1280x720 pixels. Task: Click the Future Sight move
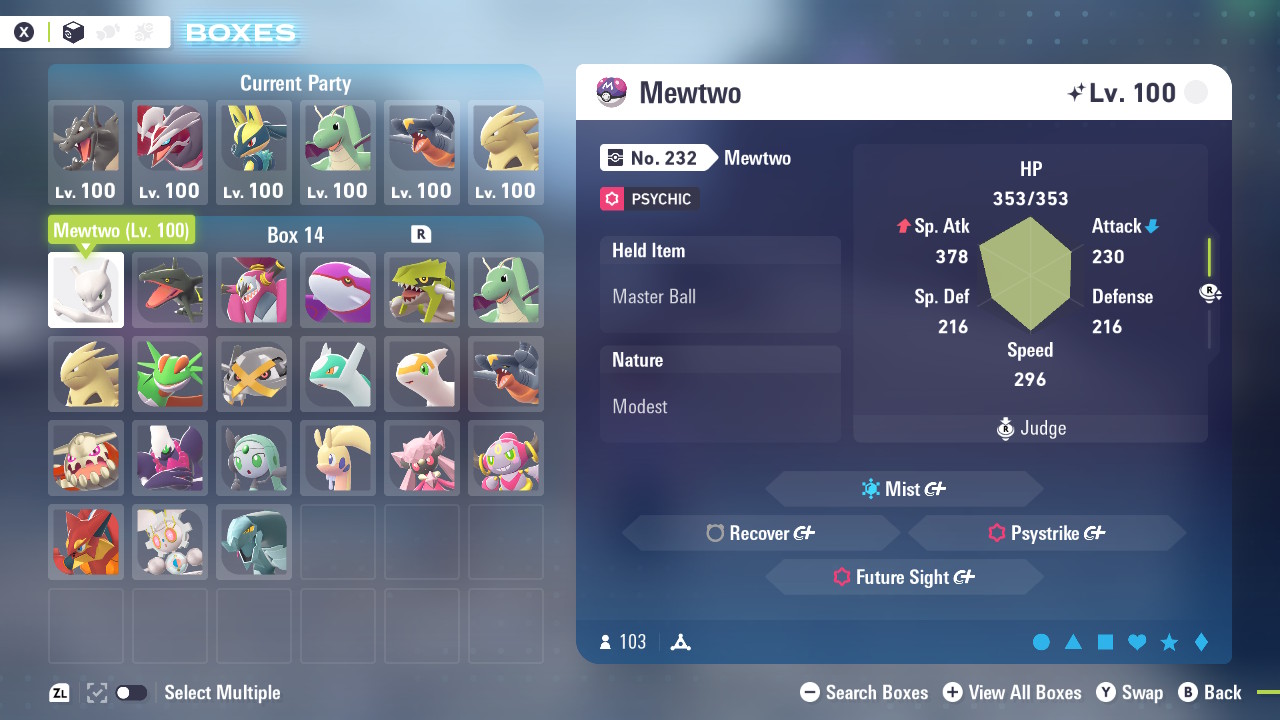(x=903, y=577)
